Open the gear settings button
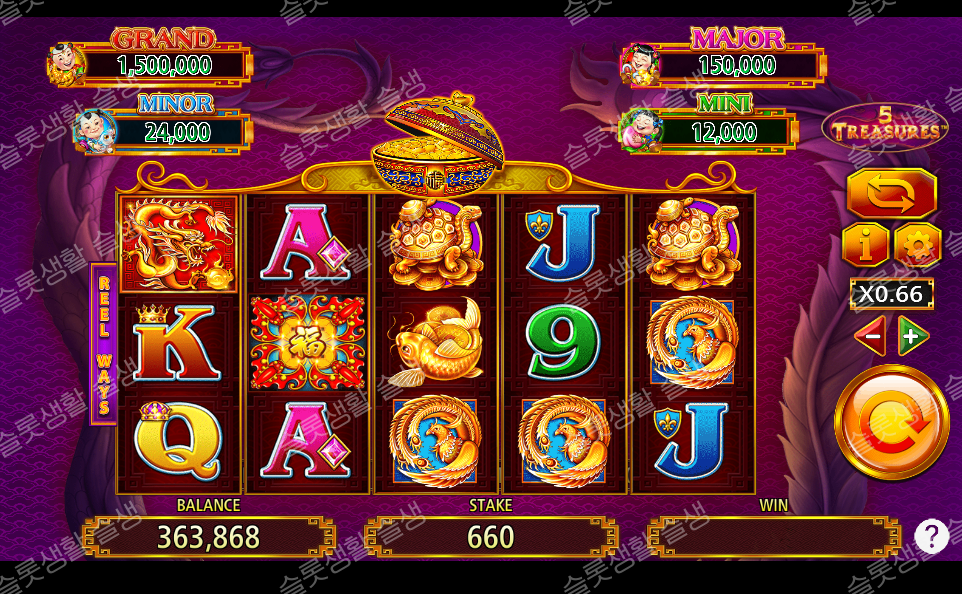This screenshot has height=594, width=962. click(917, 245)
